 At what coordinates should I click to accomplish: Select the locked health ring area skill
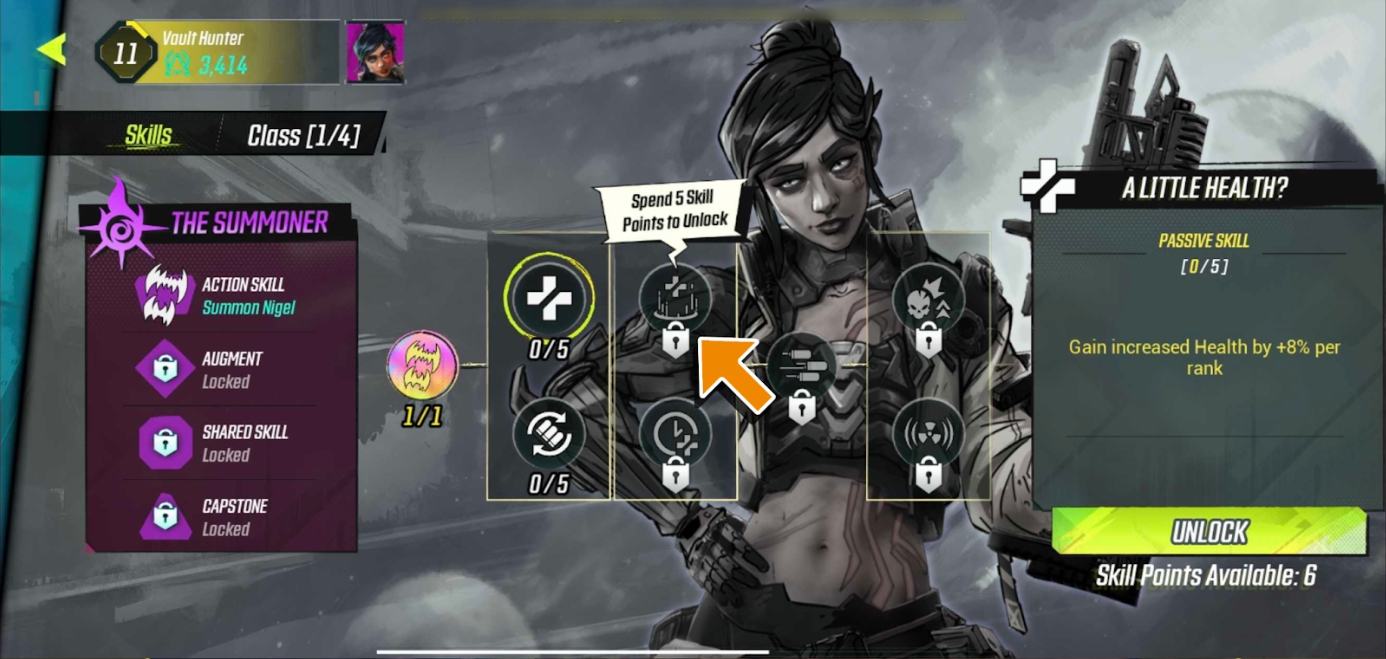675,298
